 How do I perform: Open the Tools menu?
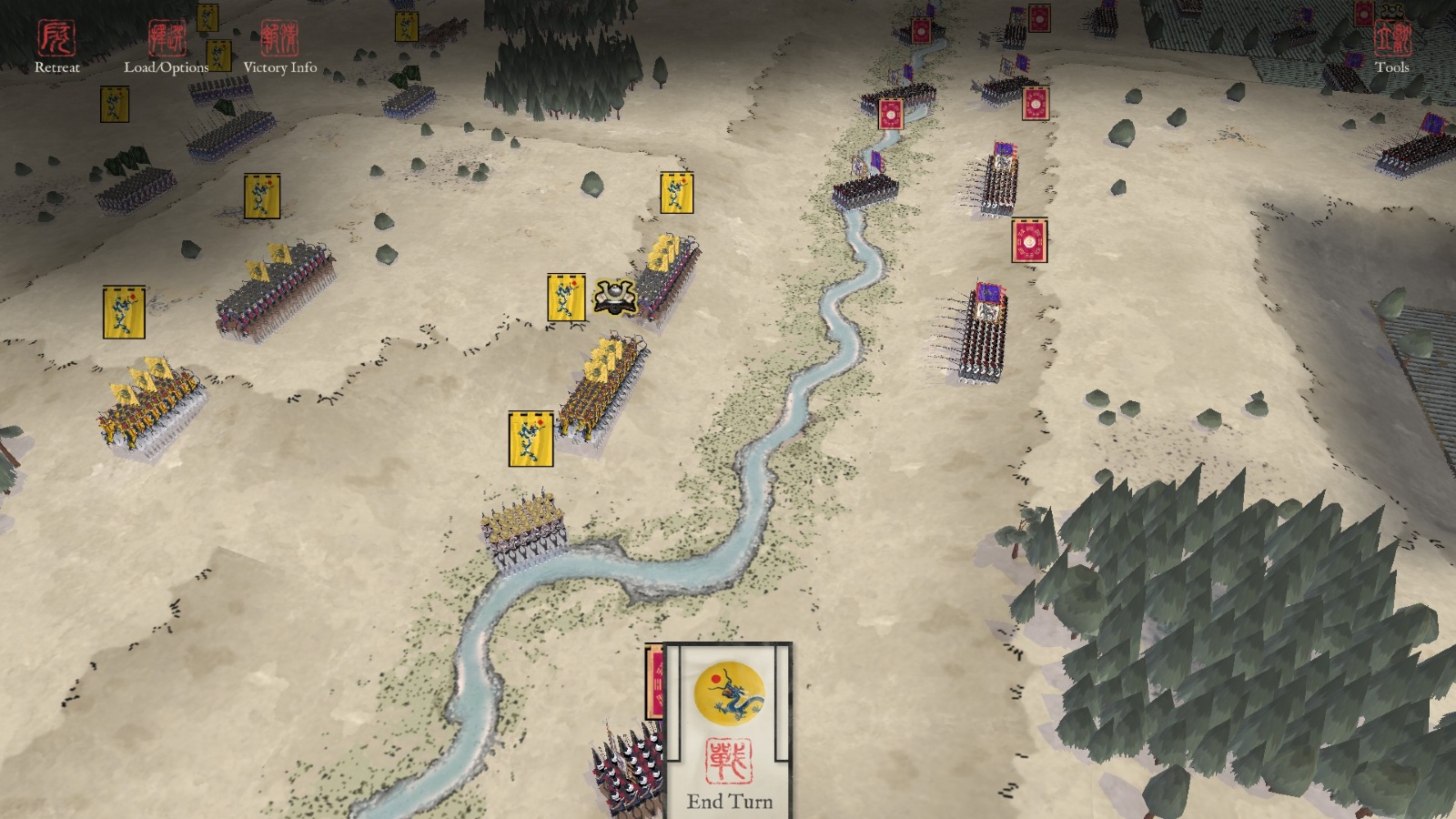tap(1391, 45)
